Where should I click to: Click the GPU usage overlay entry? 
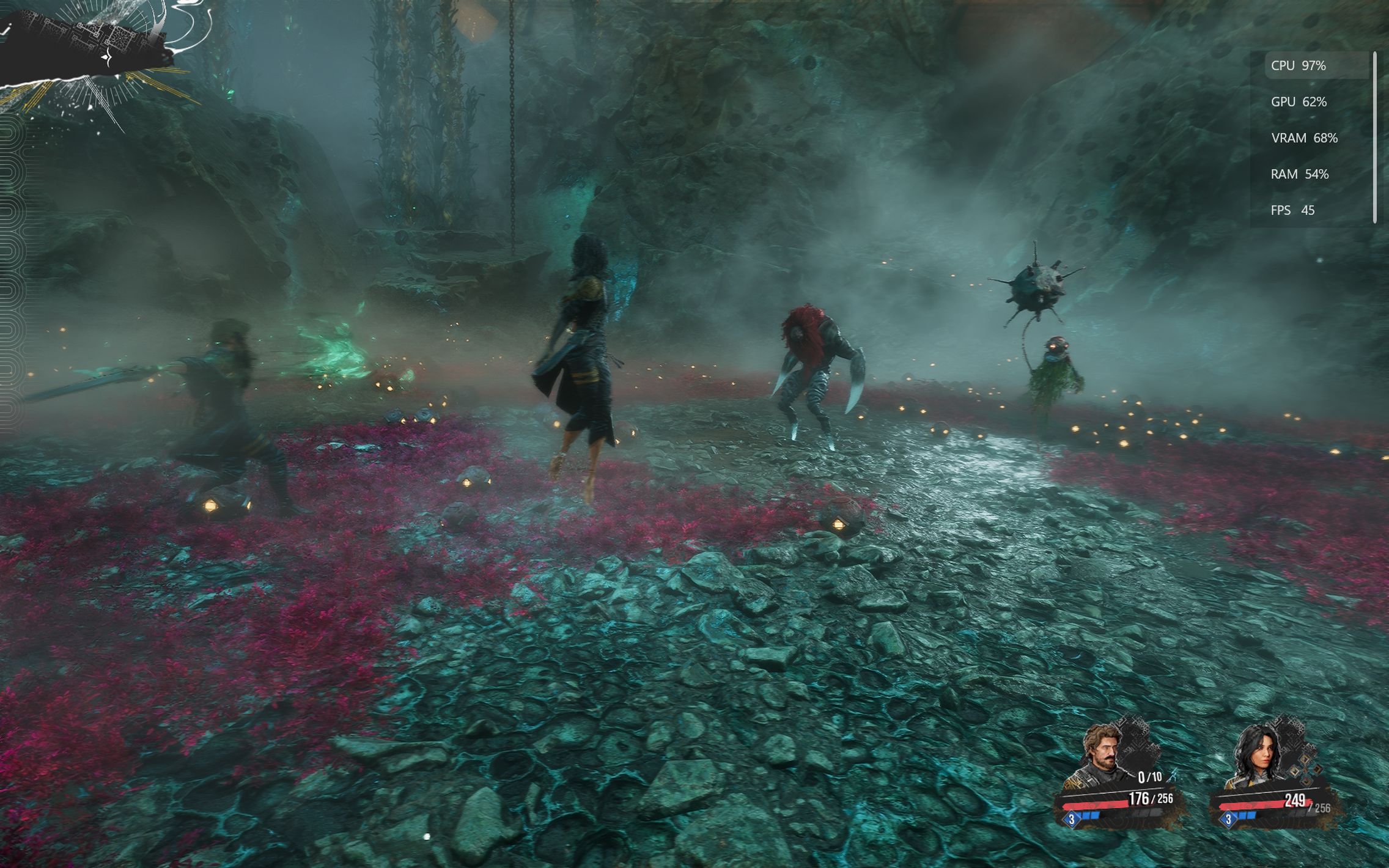1299,102
